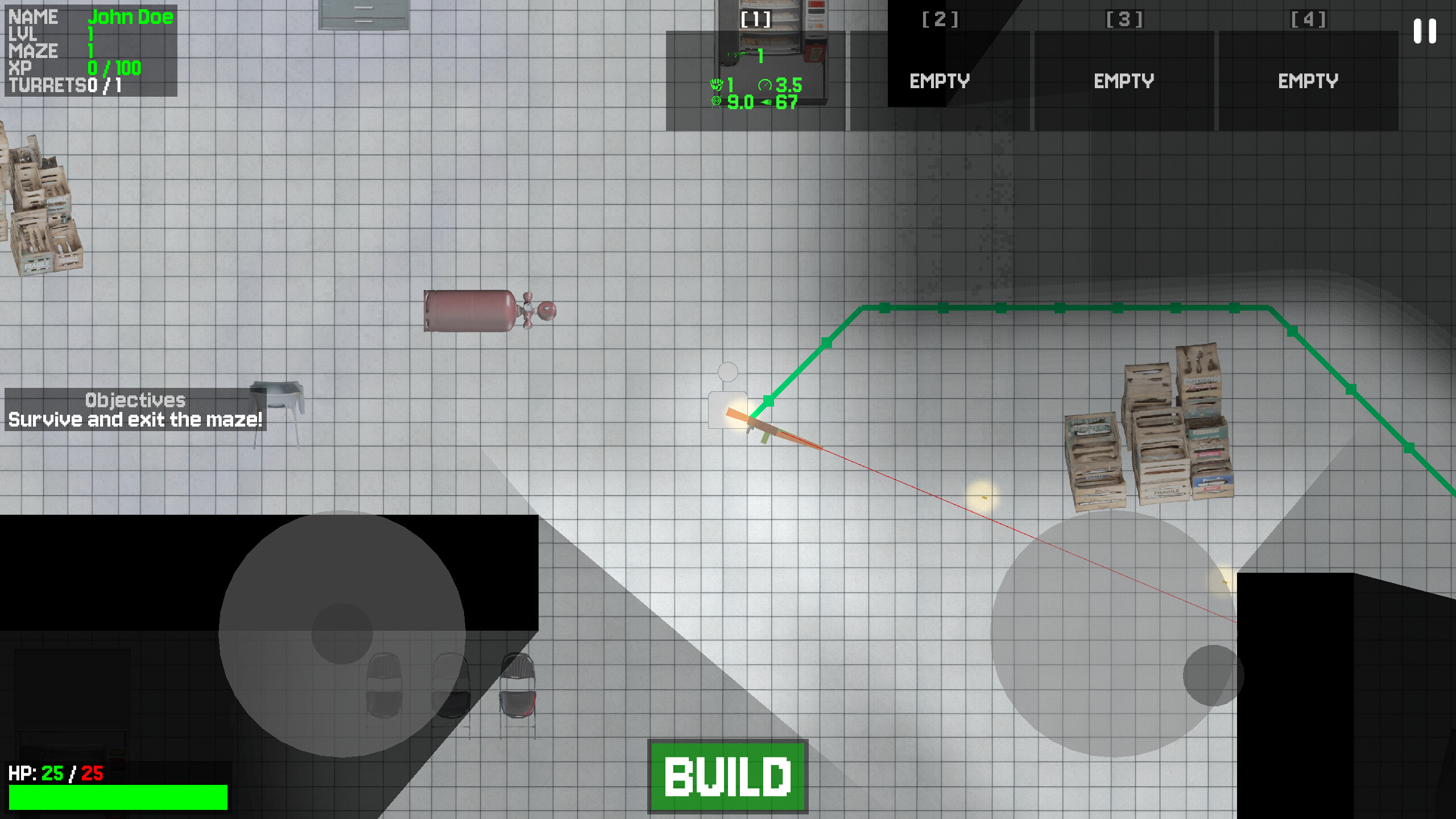Click the player name John Doe
The height and width of the screenshot is (819, 1456).
[133, 17]
